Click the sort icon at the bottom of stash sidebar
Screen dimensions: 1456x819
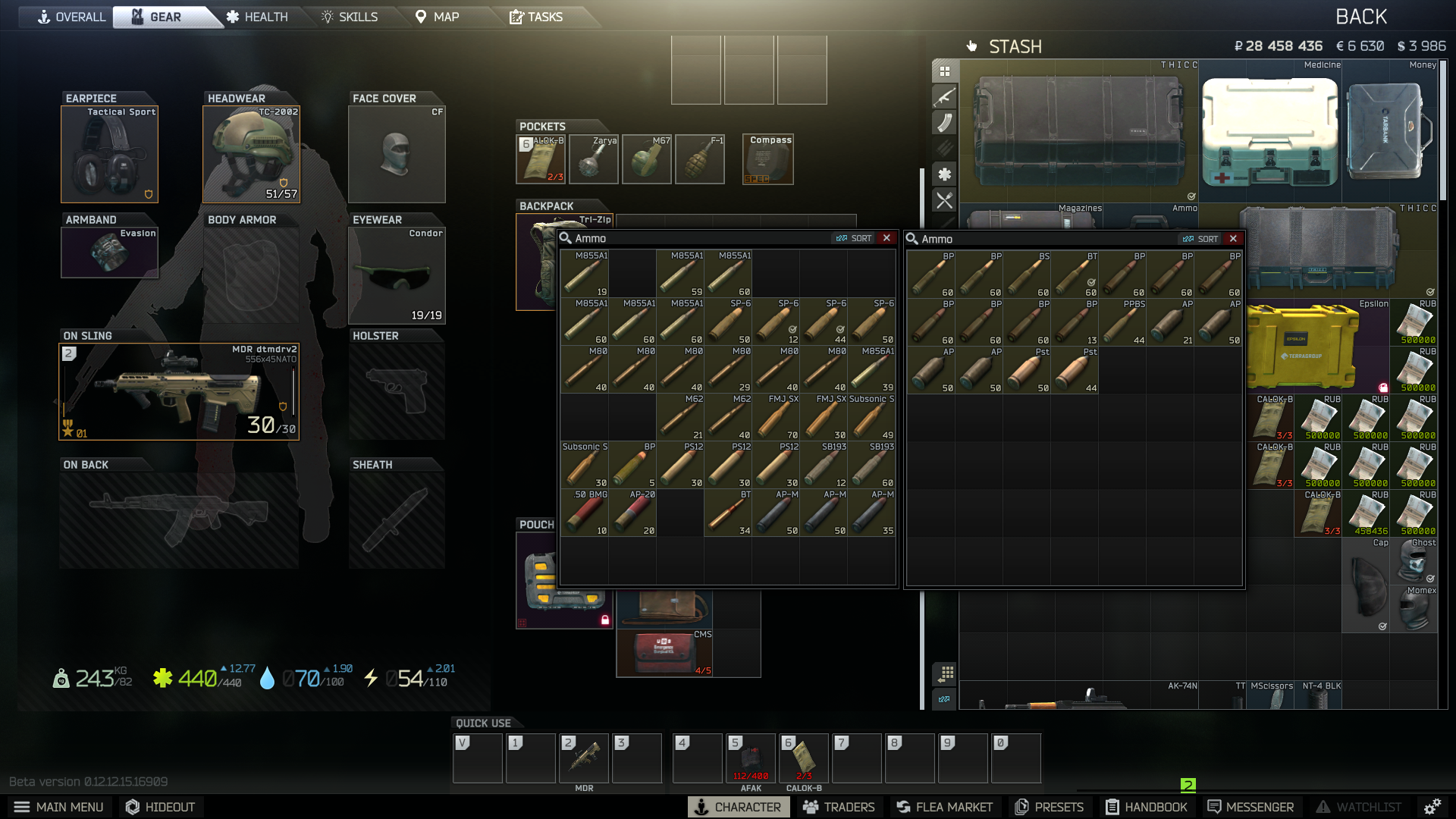click(x=943, y=700)
